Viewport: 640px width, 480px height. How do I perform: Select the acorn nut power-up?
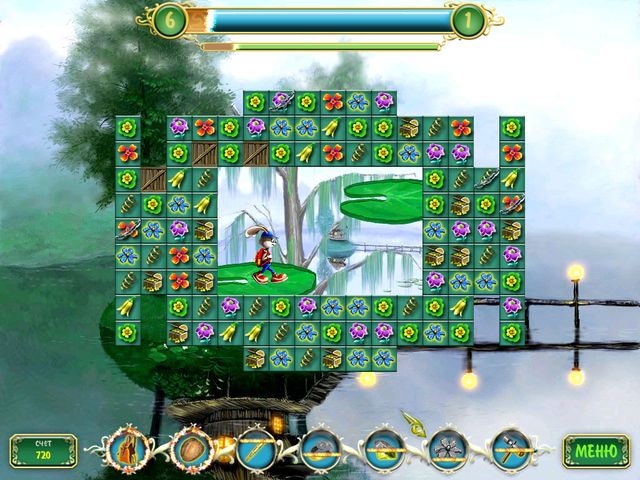pyautogui.click(x=190, y=451)
